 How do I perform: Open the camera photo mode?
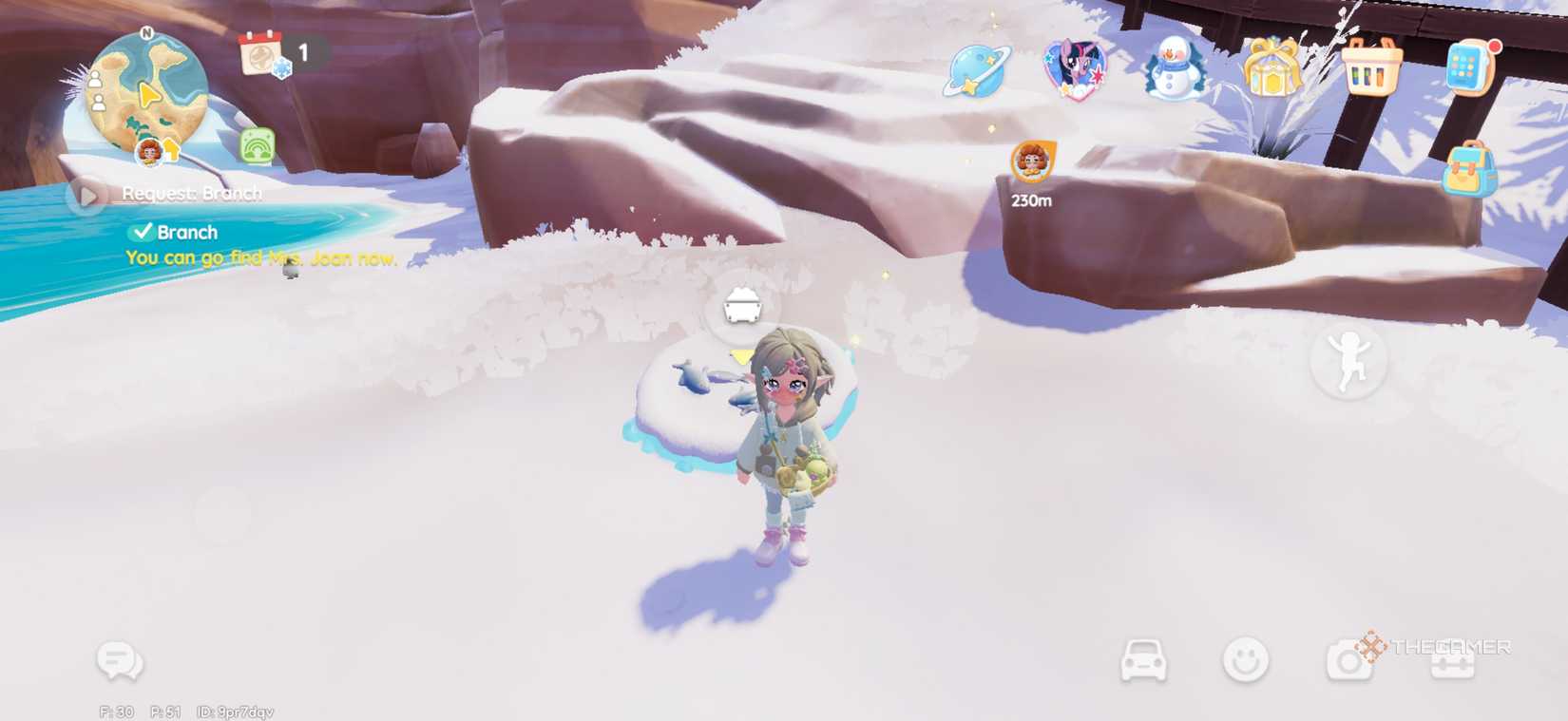pos(1349,658)
